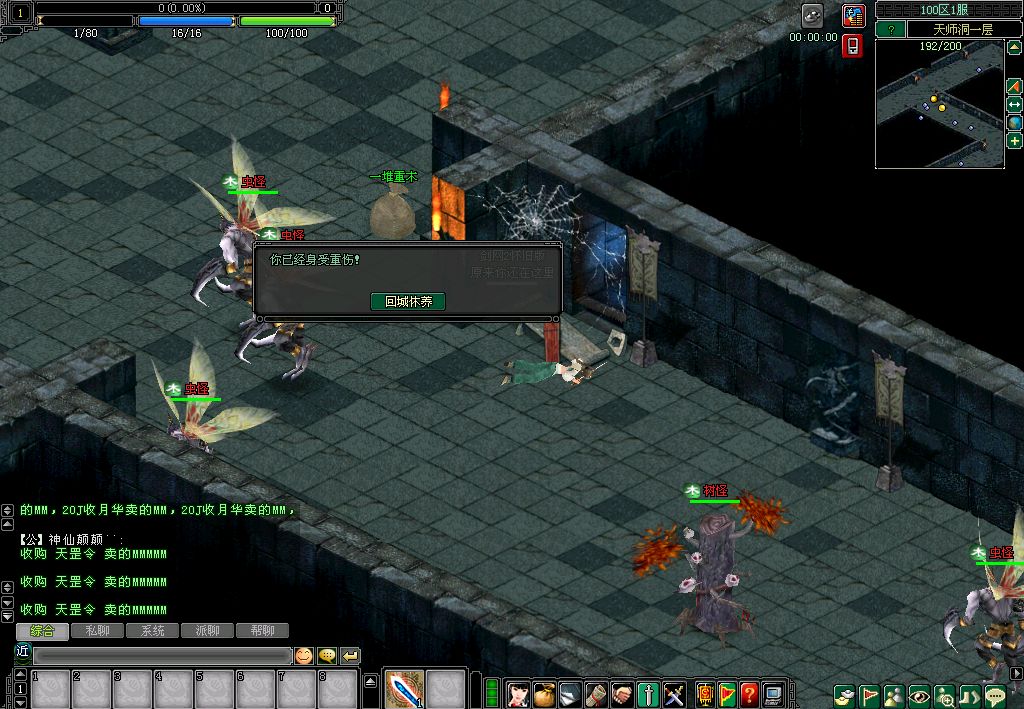The width and height of the screenshot is (1024, 709).
Task: Send the chat message with enter arrow
Action: point(350,656)
